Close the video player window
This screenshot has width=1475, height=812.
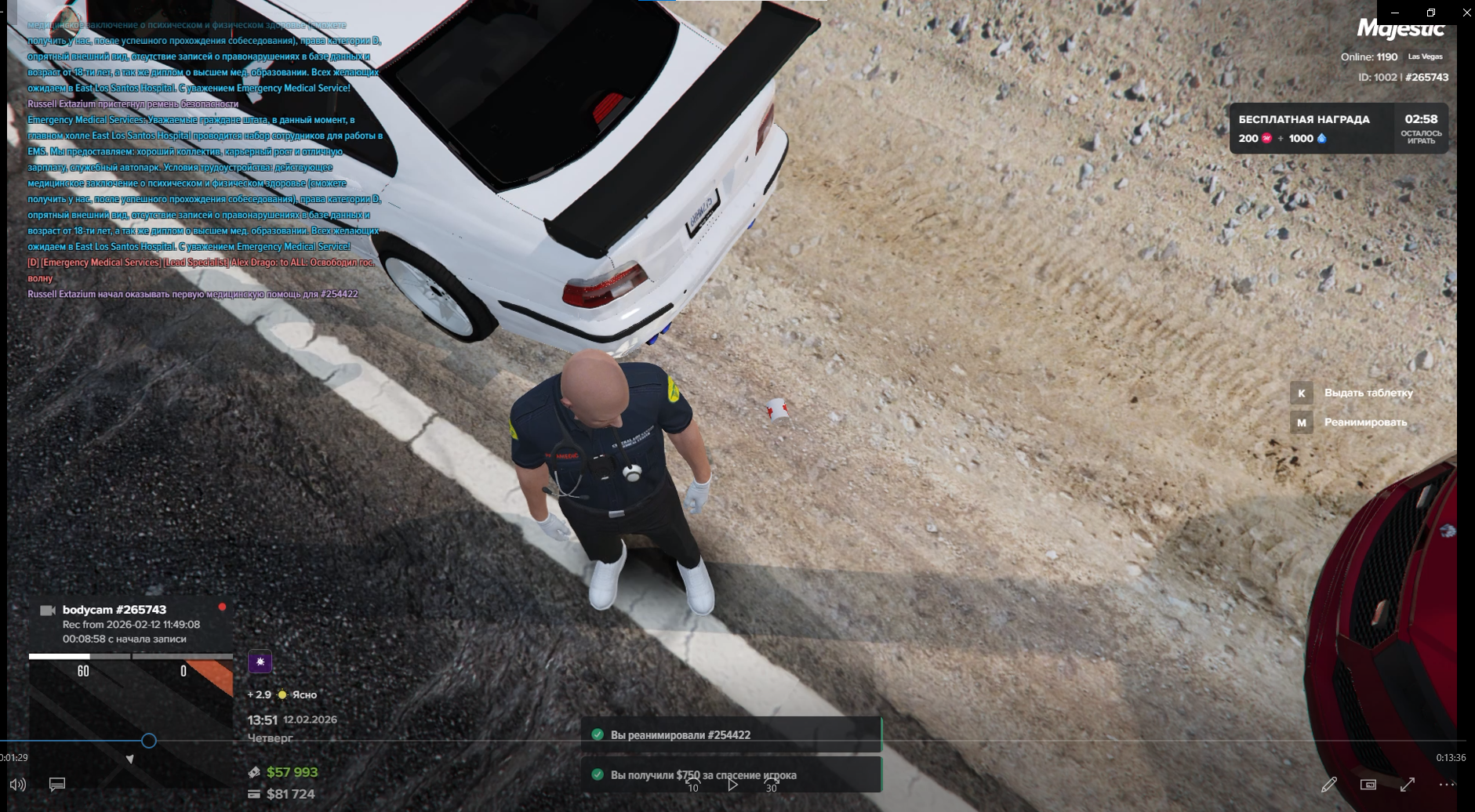[x=1466, y=13]
